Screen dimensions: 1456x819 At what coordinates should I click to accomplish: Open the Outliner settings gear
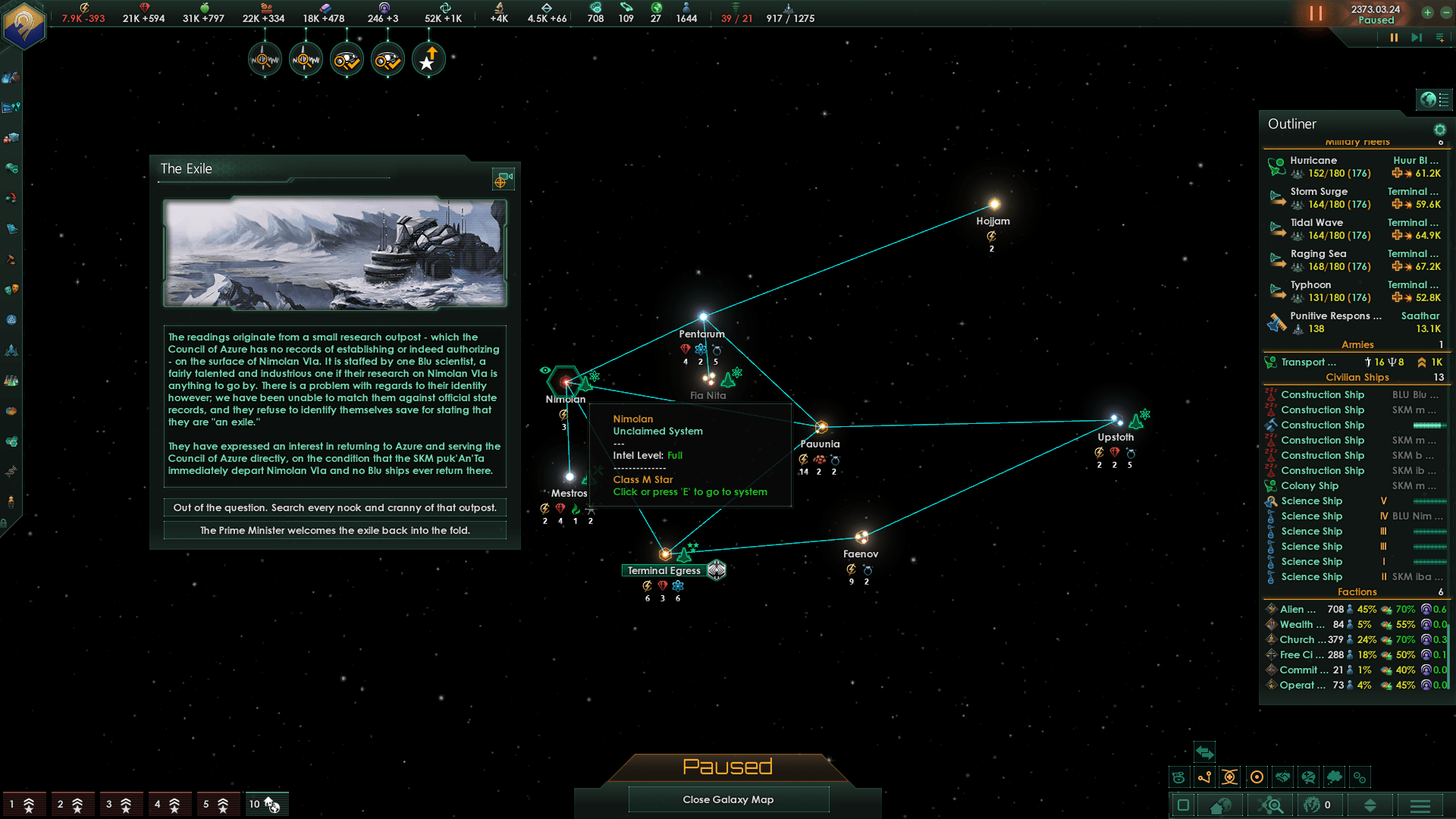click(1441, 130)
